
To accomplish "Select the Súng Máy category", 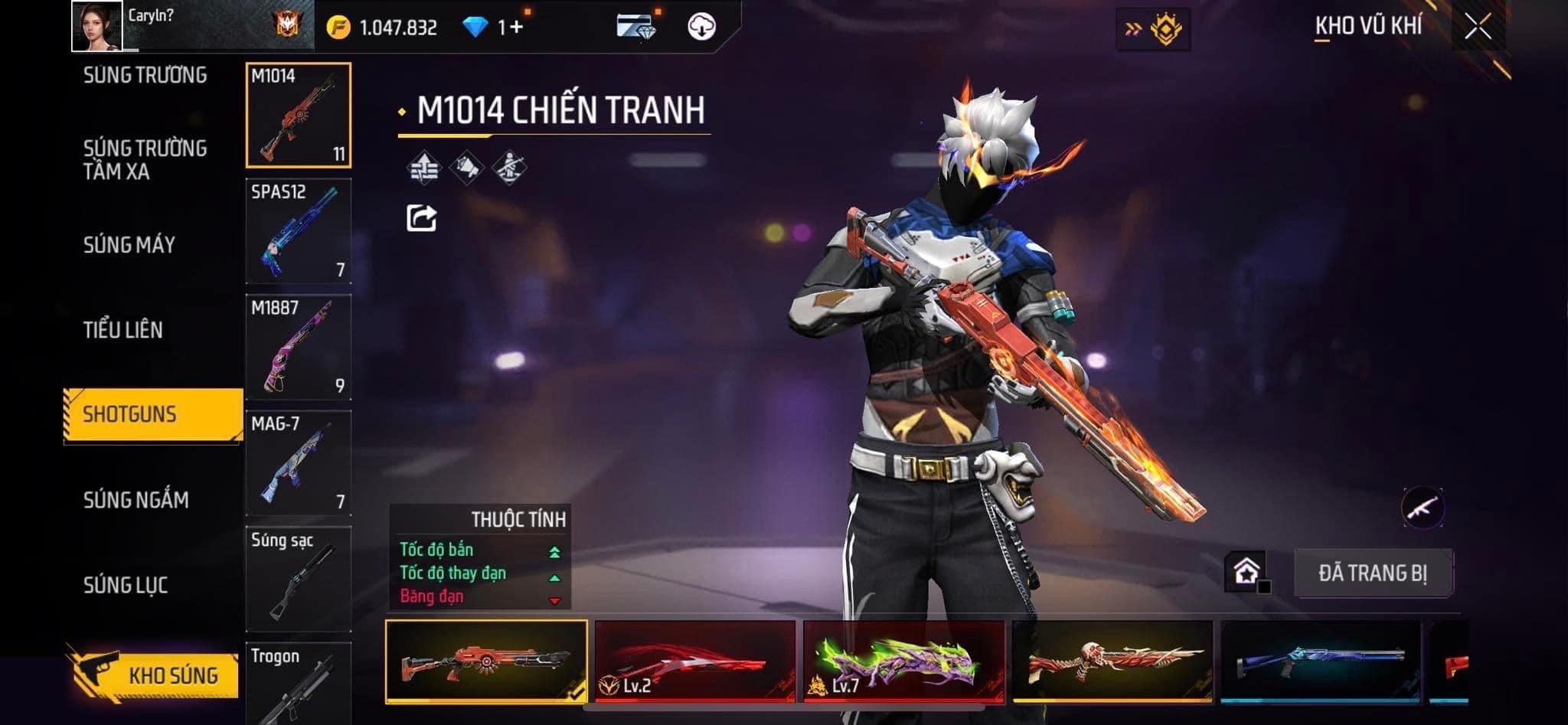I will click(129, 245).
